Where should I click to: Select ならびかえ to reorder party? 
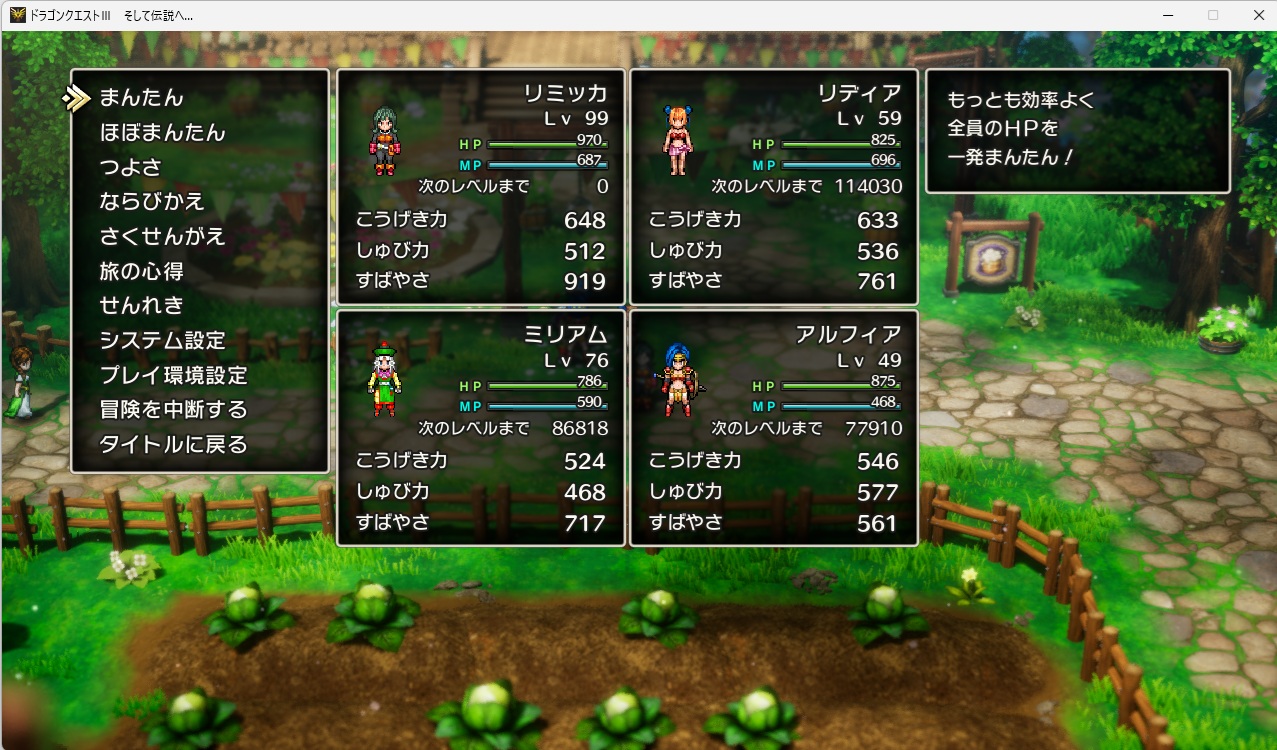coord(152,202)
